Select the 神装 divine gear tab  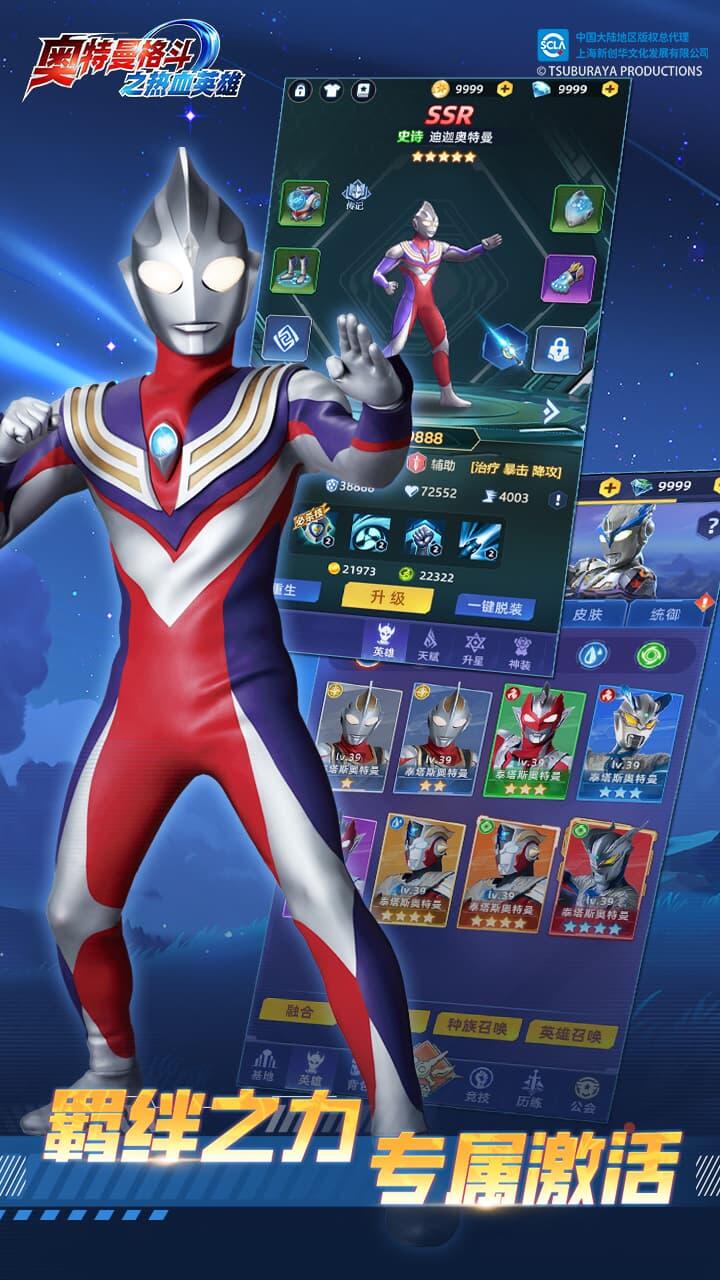coord(521,651)
